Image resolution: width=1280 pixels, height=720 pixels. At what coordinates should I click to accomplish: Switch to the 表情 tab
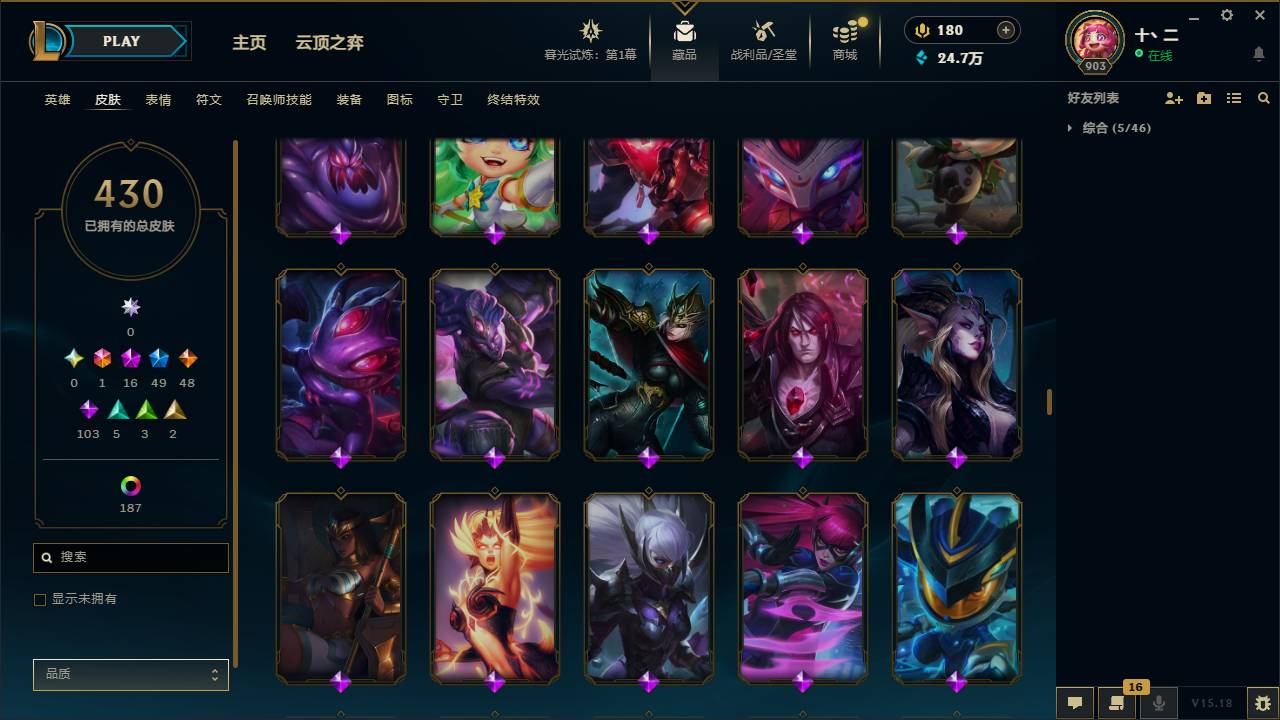(158, 100)
